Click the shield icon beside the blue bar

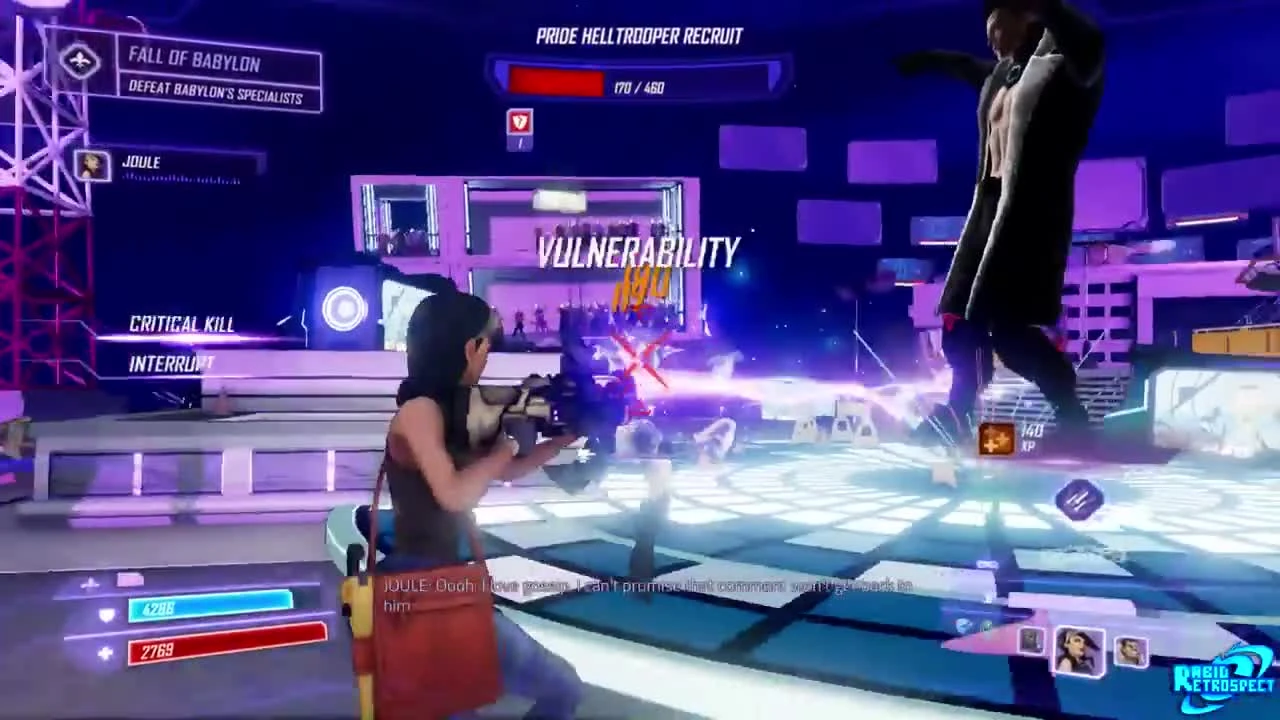[x=104, y=615]
